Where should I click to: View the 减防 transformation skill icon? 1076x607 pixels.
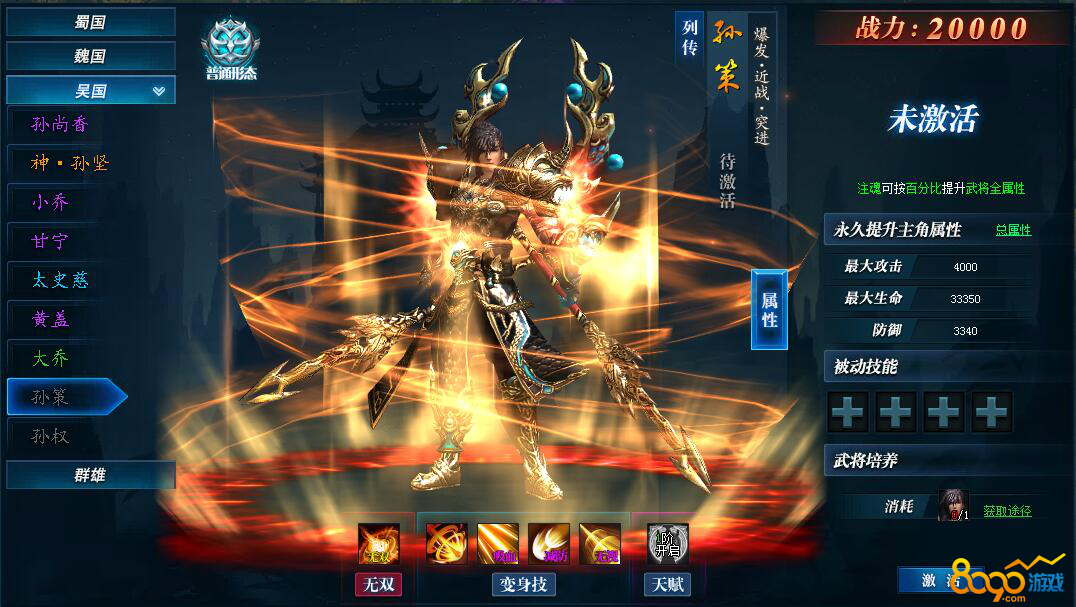[x=549, y=544]
